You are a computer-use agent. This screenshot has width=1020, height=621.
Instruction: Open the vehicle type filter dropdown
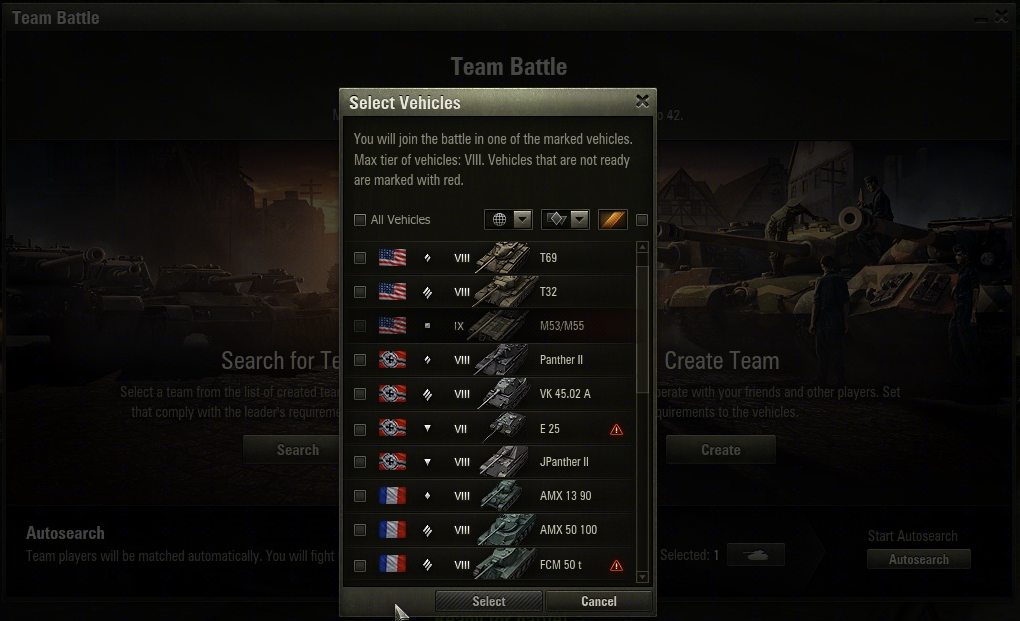pos(565,220)
